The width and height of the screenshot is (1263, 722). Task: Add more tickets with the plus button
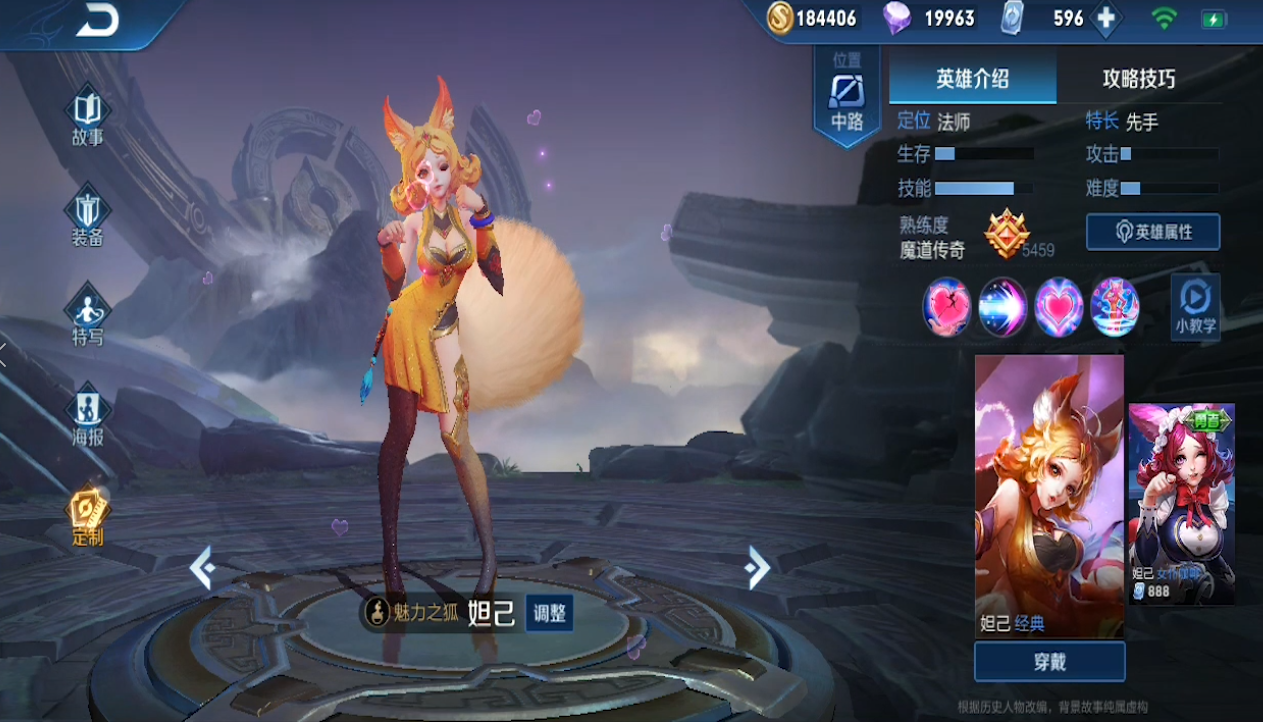[x=1105, y=19]
